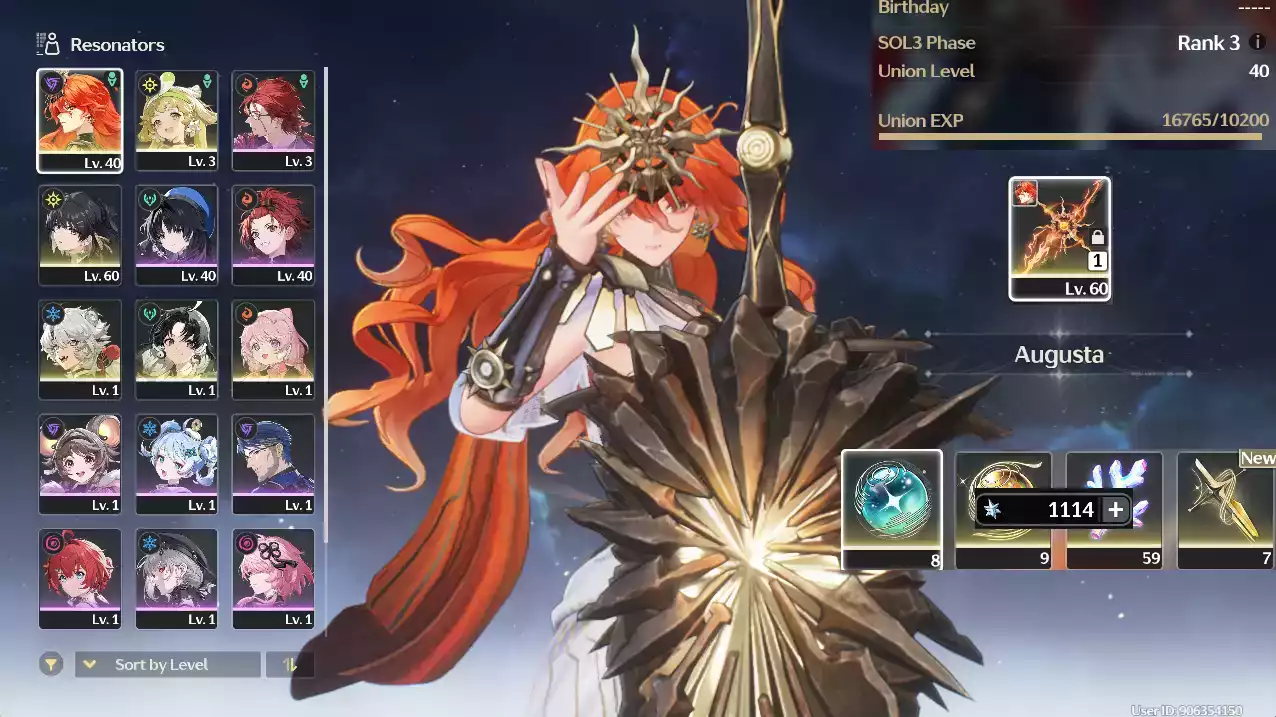Select the pink-haired resonator with animal ears

pos(273,349)
